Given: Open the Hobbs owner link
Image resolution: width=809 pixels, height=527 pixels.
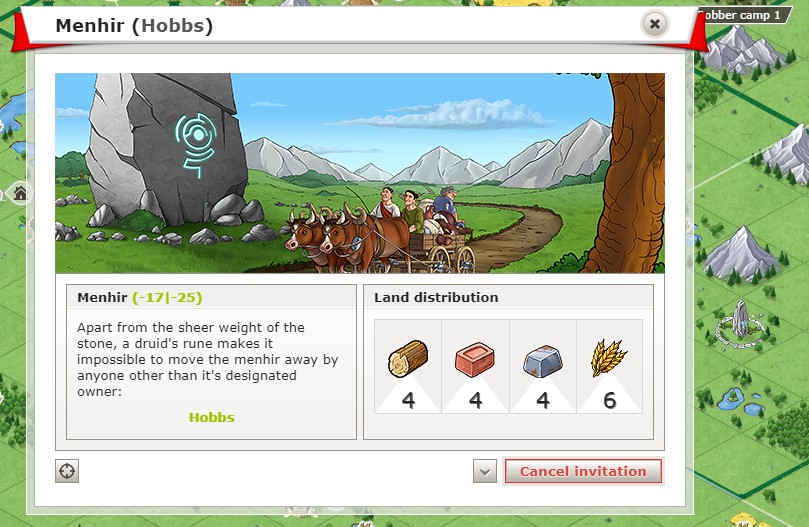Looking at the screenshot, I should click(x=211, y=417).
